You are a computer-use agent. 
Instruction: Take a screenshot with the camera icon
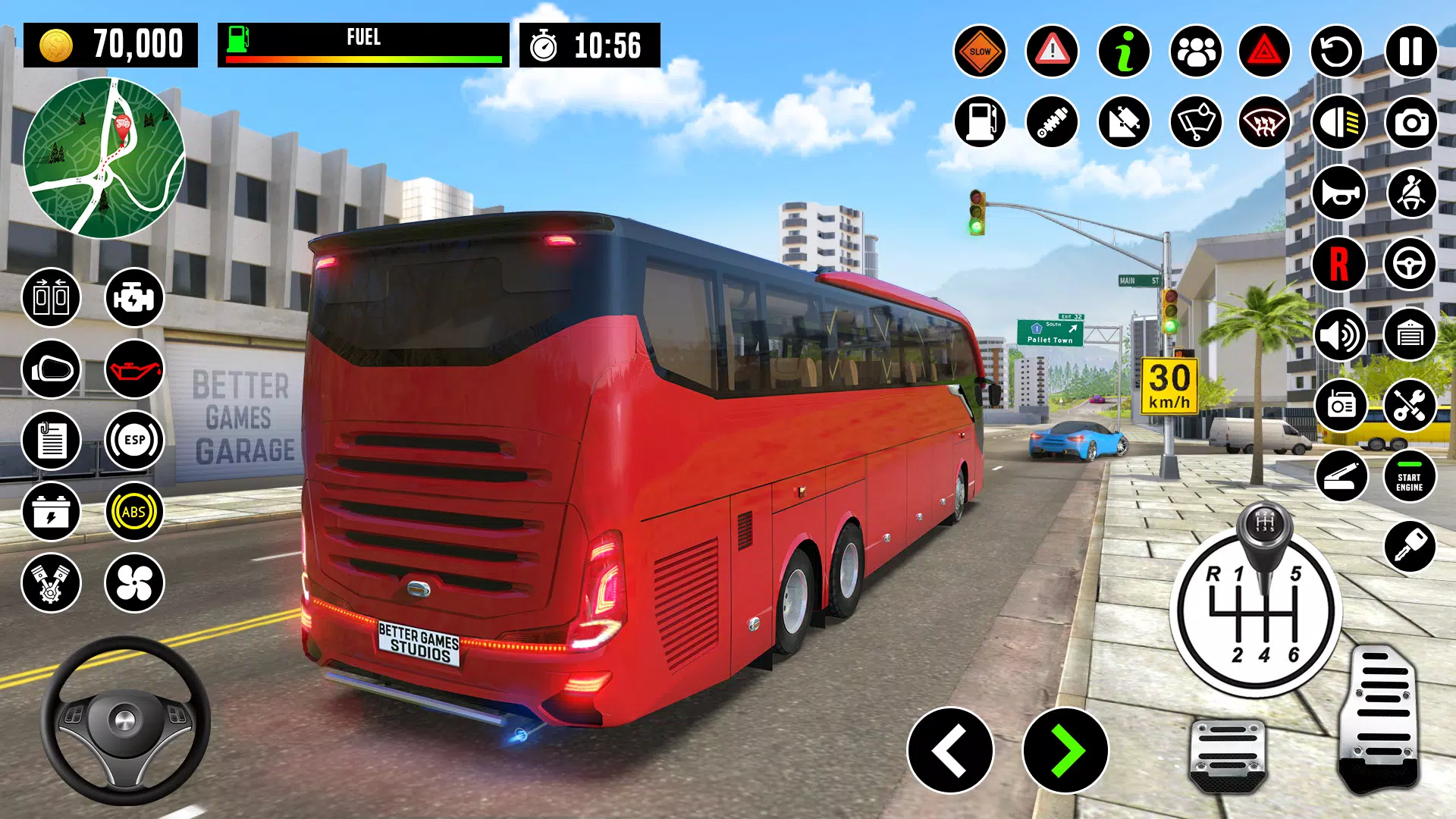(1410, 122)
